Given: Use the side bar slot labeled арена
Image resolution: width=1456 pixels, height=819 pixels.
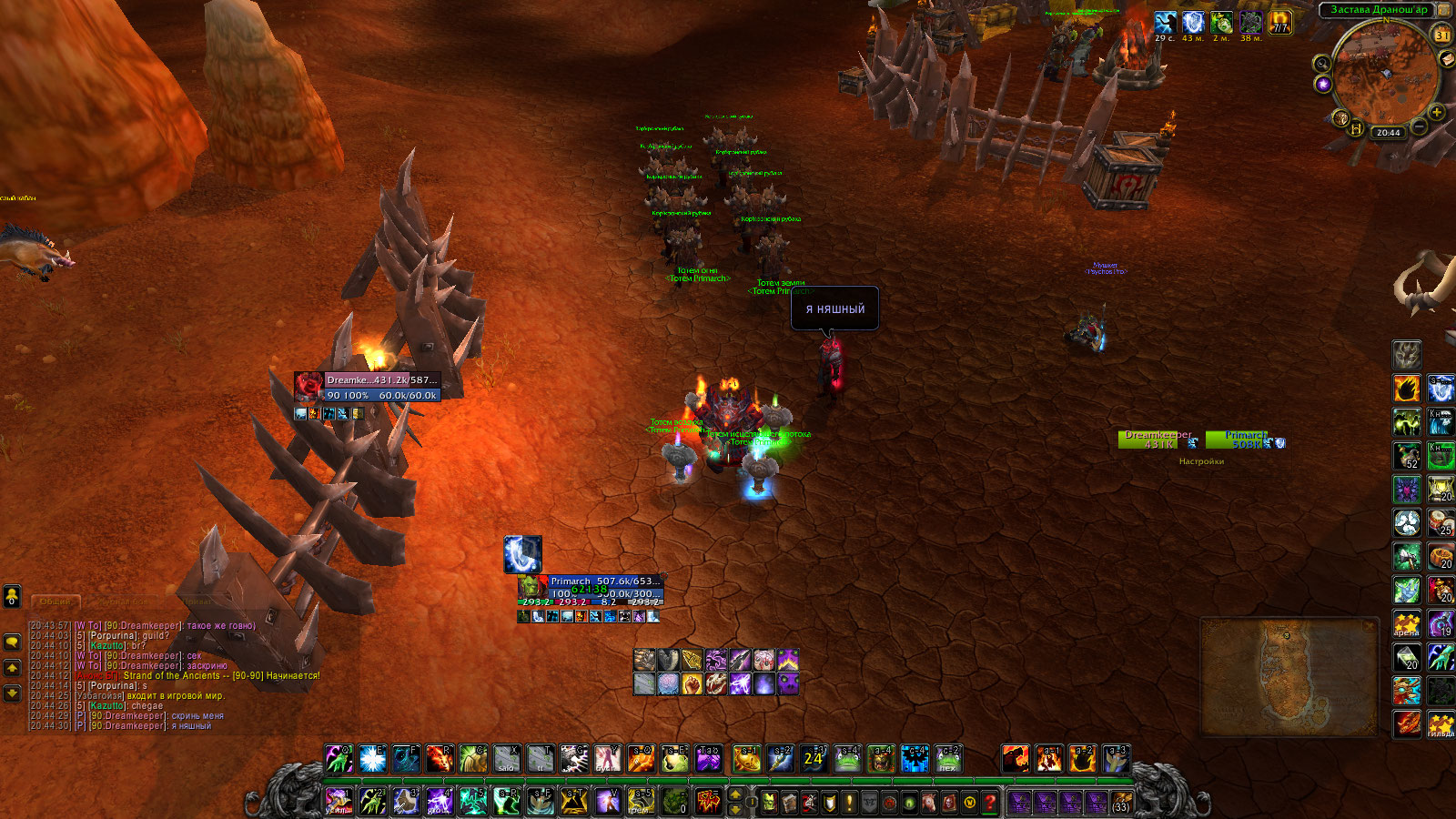Looking at the screenshot, I should [1406, 623].
